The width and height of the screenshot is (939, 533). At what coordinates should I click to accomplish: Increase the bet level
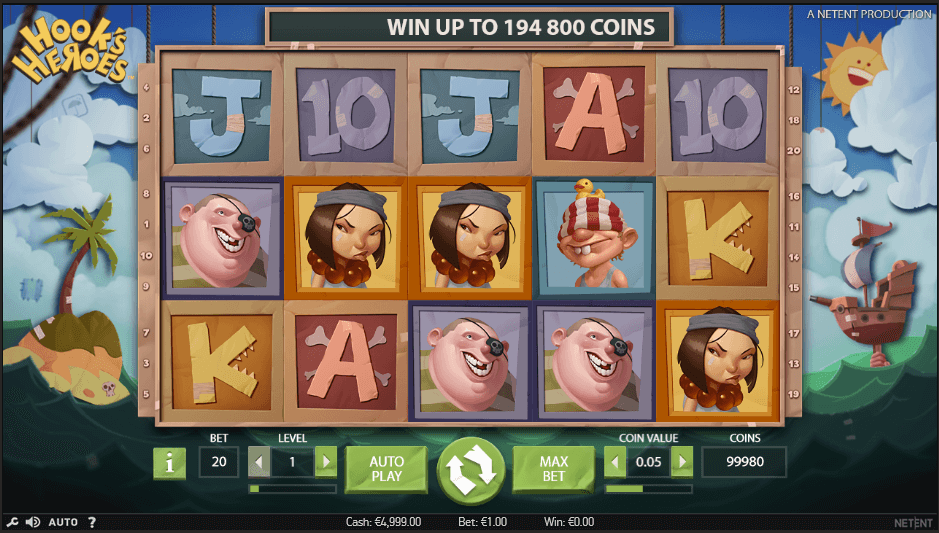point(326,462)
